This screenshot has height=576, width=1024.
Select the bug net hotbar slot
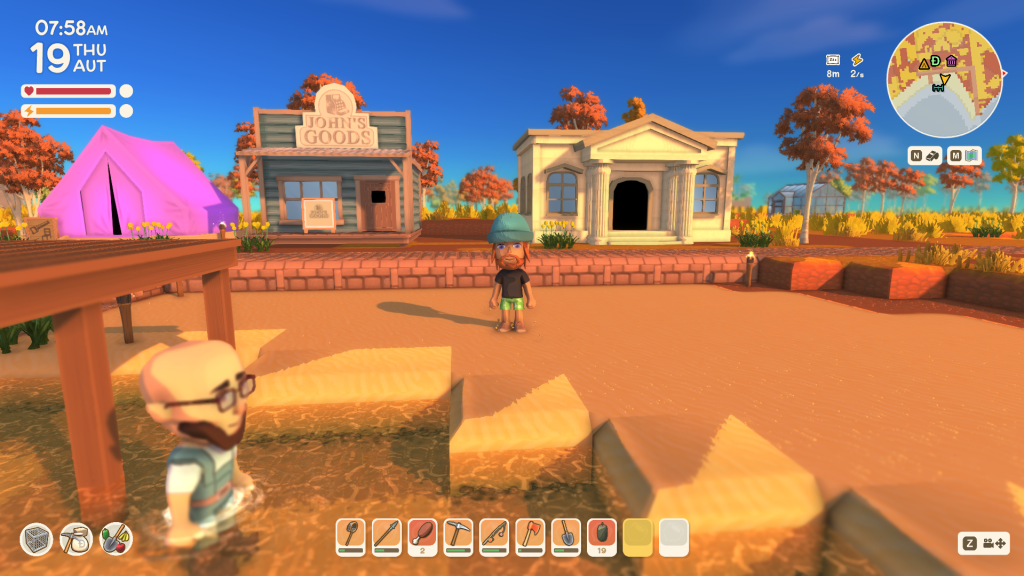351,536
